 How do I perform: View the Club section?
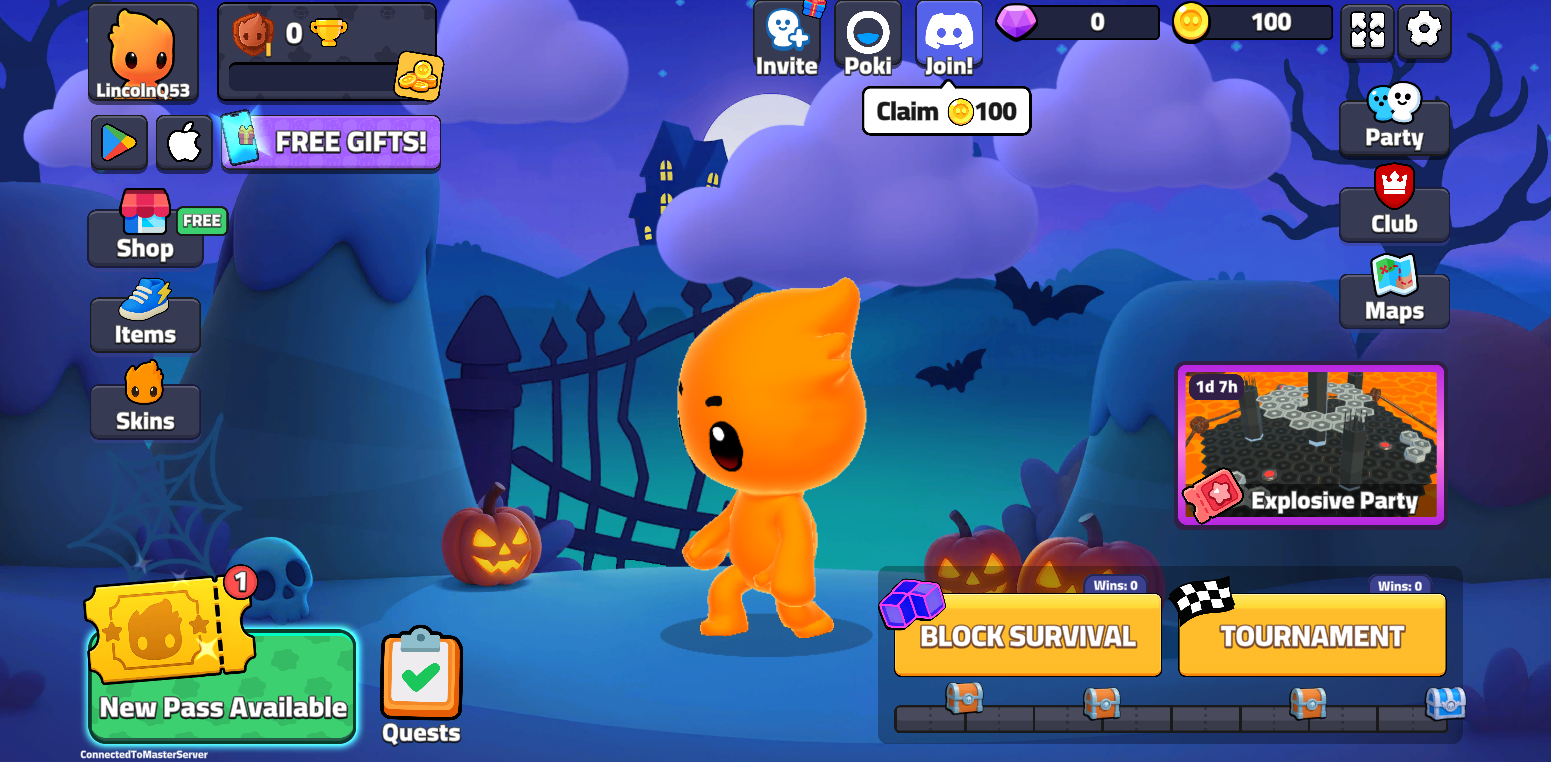click(x=1394, y=203)
